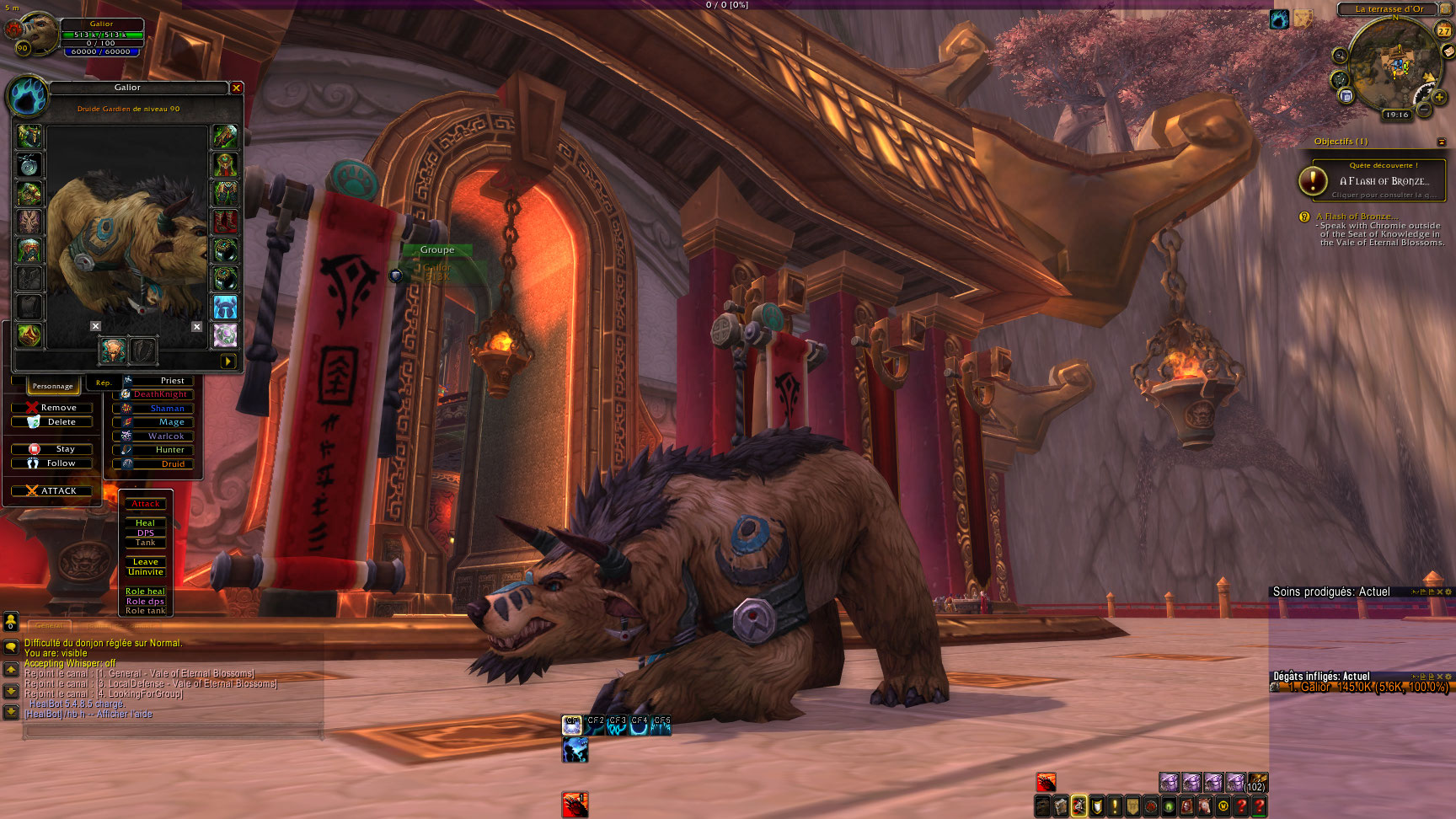1456x819 pixels.
Task: Hit the orange ATTACK command button
Action: (x=52, y=490)
